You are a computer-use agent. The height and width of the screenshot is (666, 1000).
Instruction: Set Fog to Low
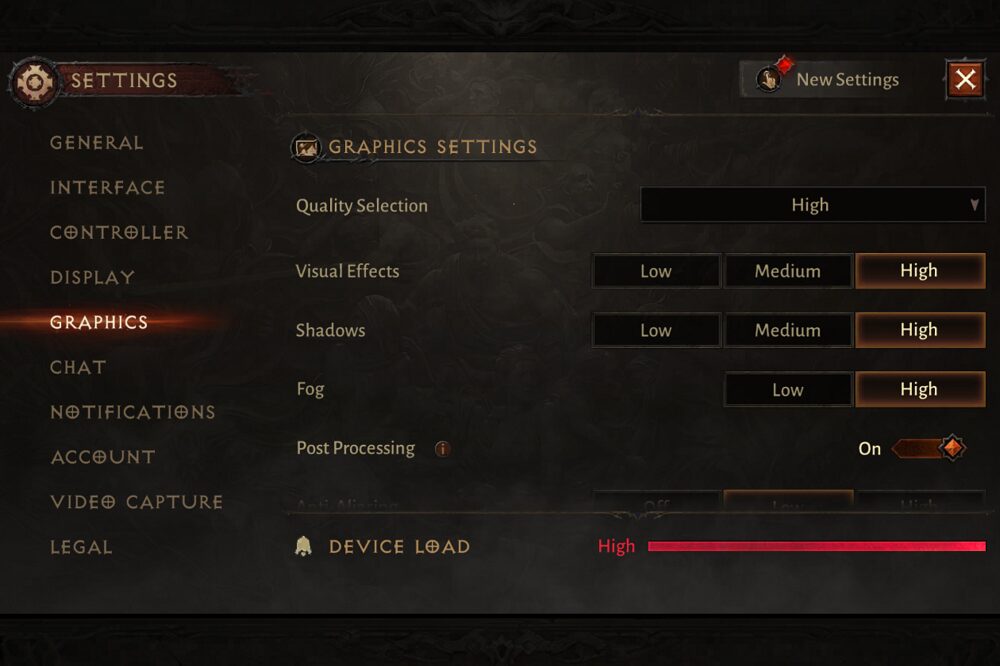point(788,390)
